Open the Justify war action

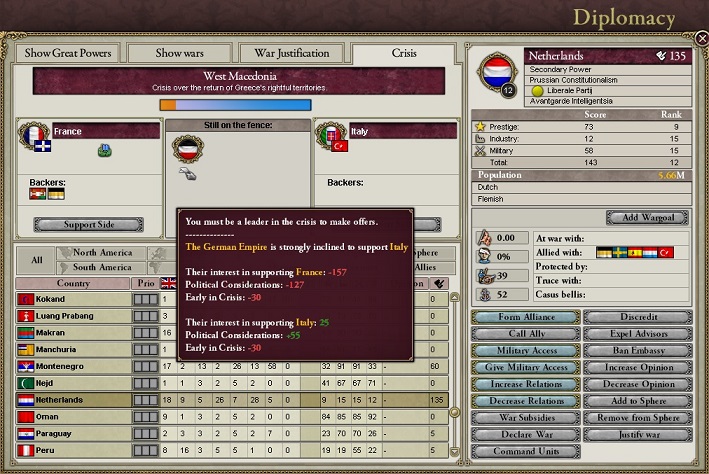(634, 434)
